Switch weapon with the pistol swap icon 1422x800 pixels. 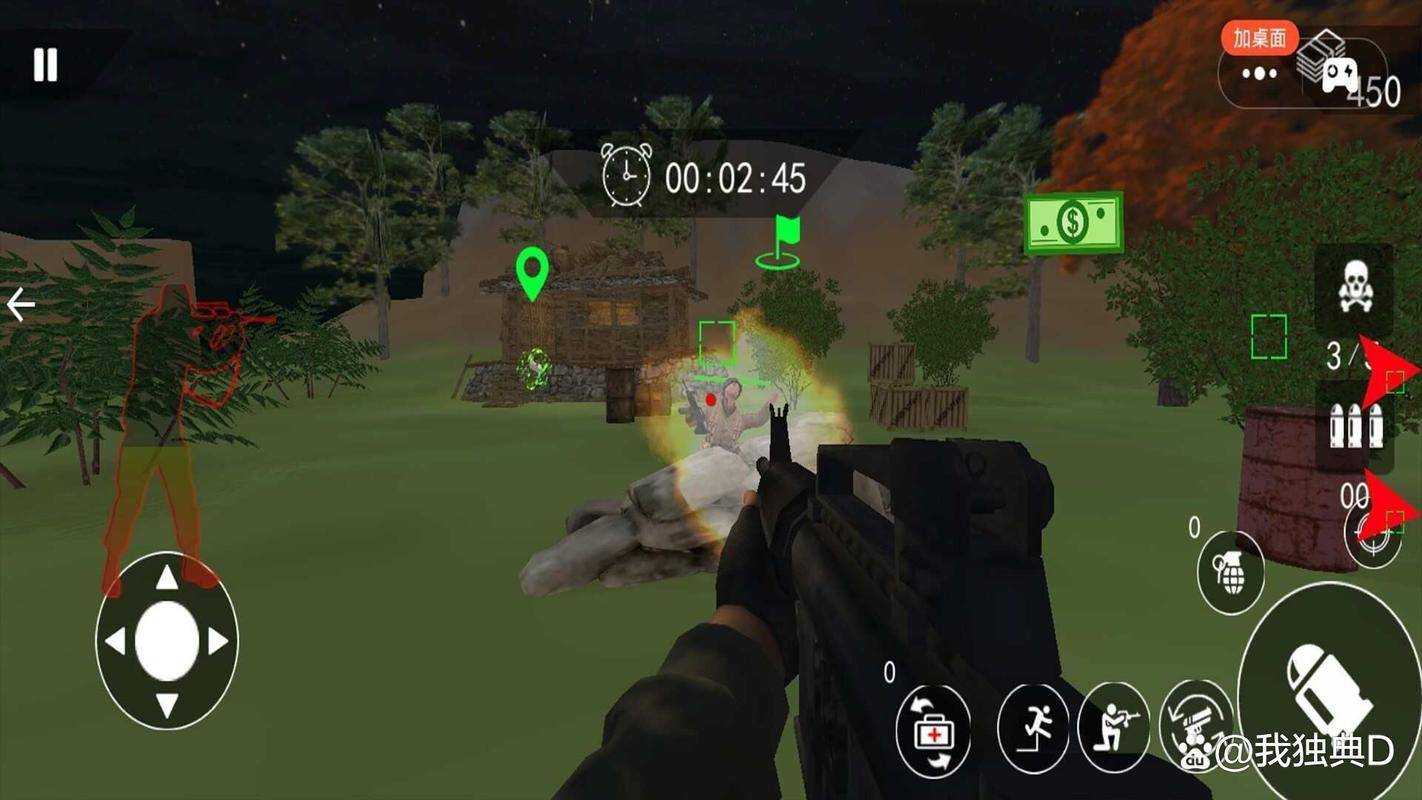click(x=1195, y=725)
